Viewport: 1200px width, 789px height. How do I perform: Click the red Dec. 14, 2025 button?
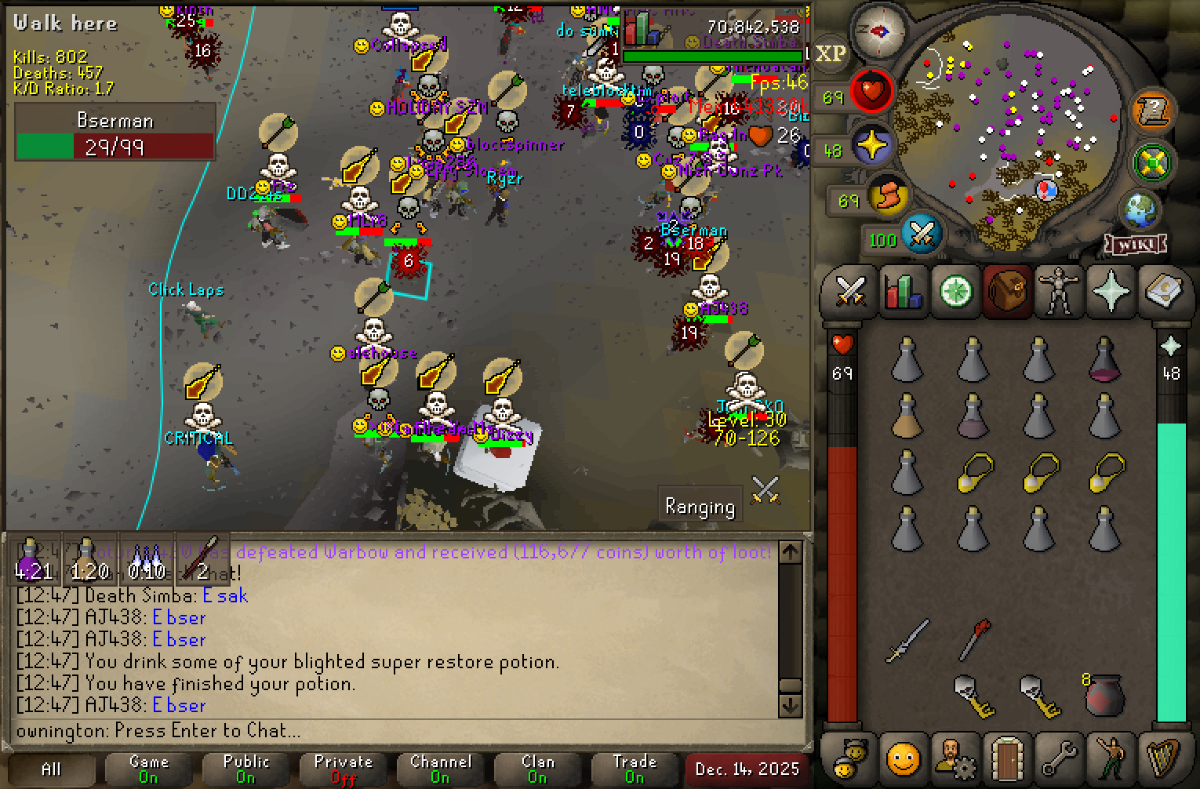coord(748,769)
